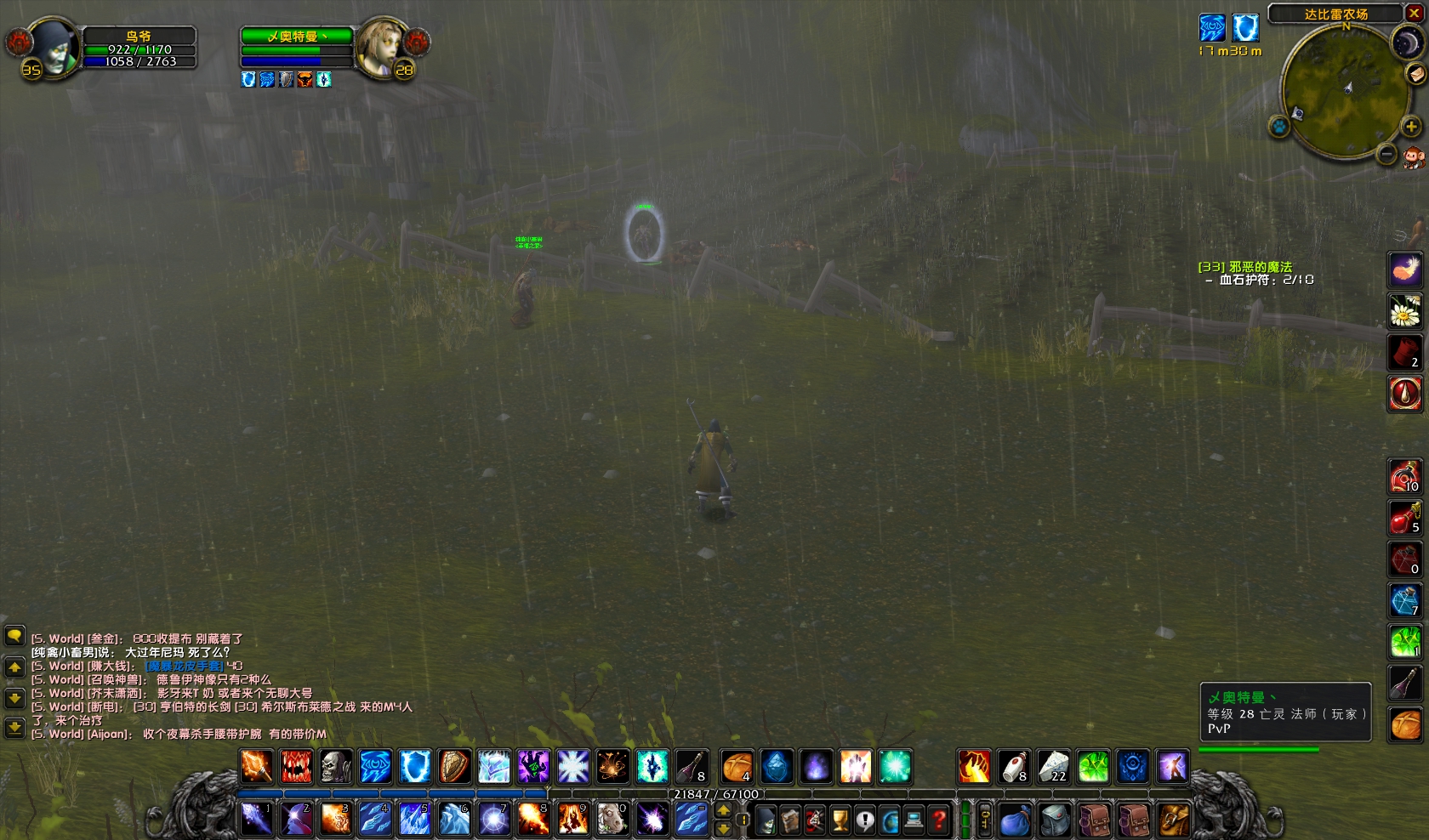Open the golden backpack
The height and width of the screenshot is (840, 1429).
(x=1173, y=820)
